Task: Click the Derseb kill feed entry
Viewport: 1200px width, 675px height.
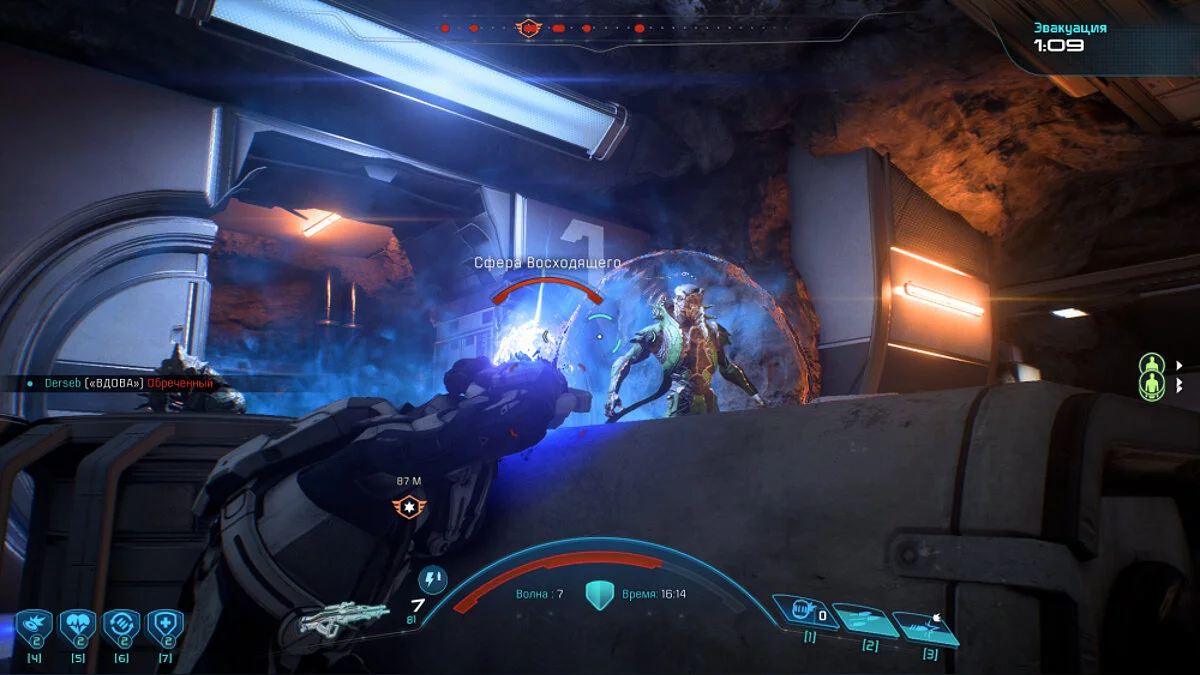Action: pos(120,383)
